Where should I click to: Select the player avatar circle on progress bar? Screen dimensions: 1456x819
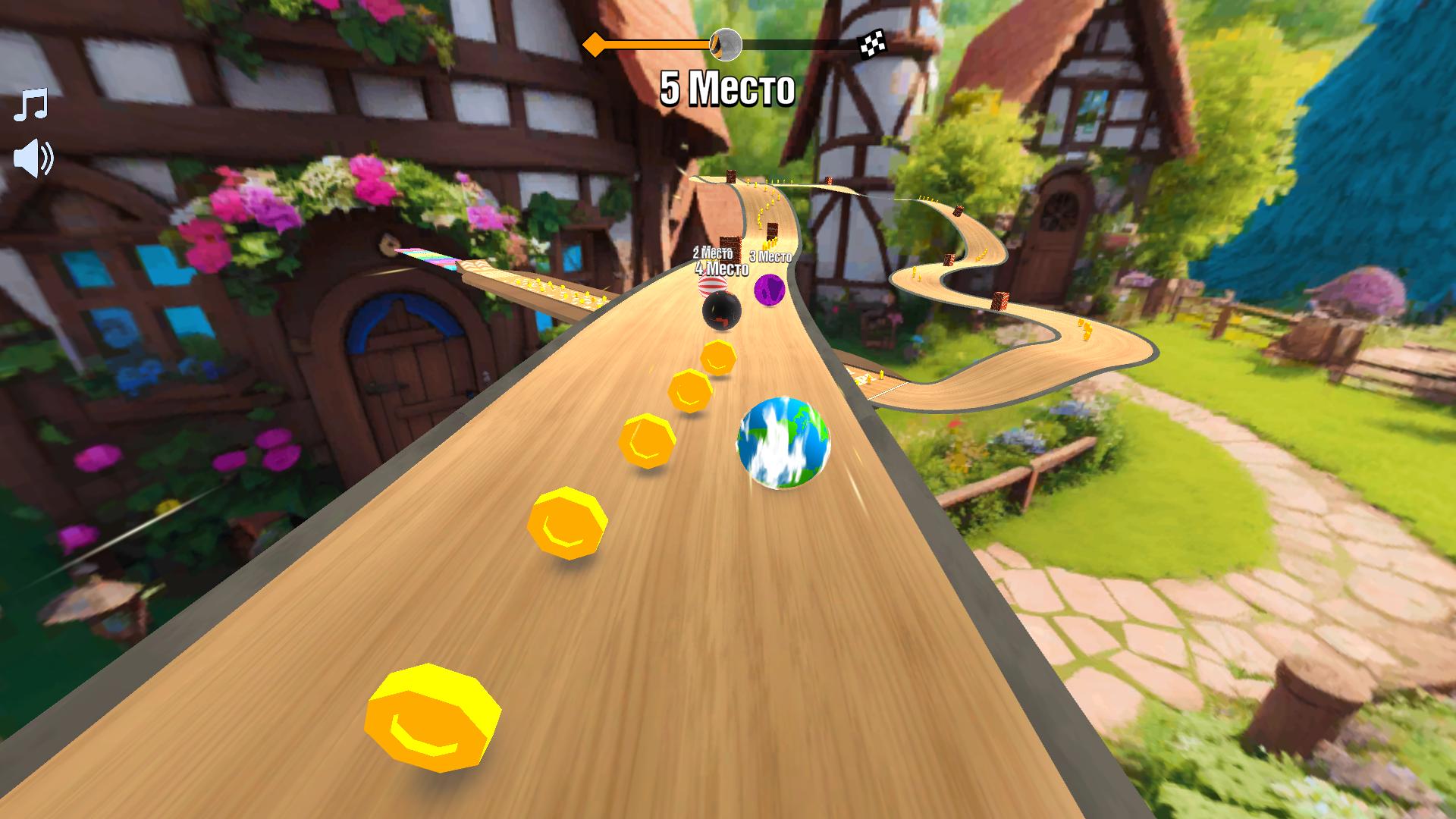tap(726, 45)
